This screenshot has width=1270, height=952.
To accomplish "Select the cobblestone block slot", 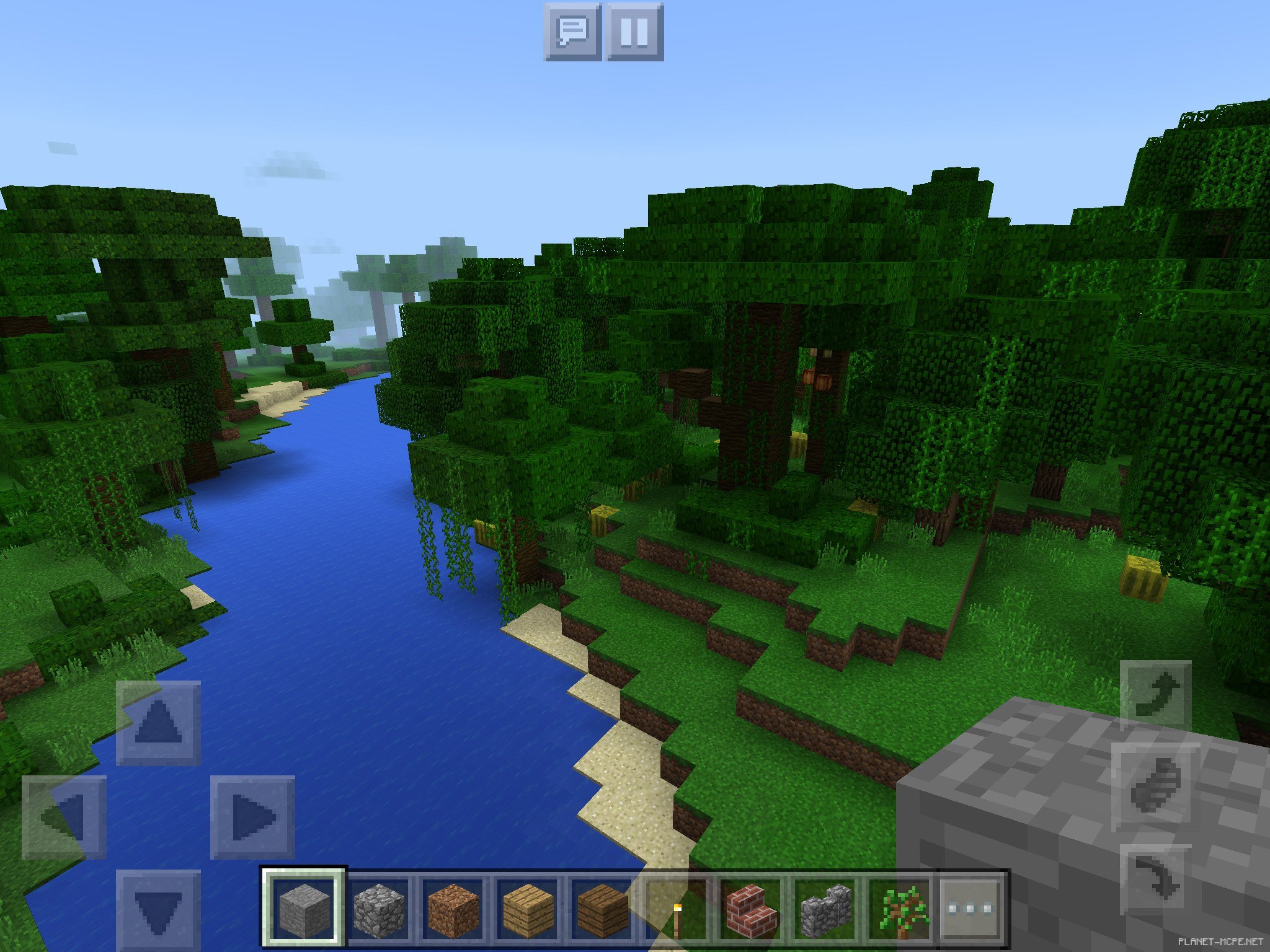I will 378,909.
